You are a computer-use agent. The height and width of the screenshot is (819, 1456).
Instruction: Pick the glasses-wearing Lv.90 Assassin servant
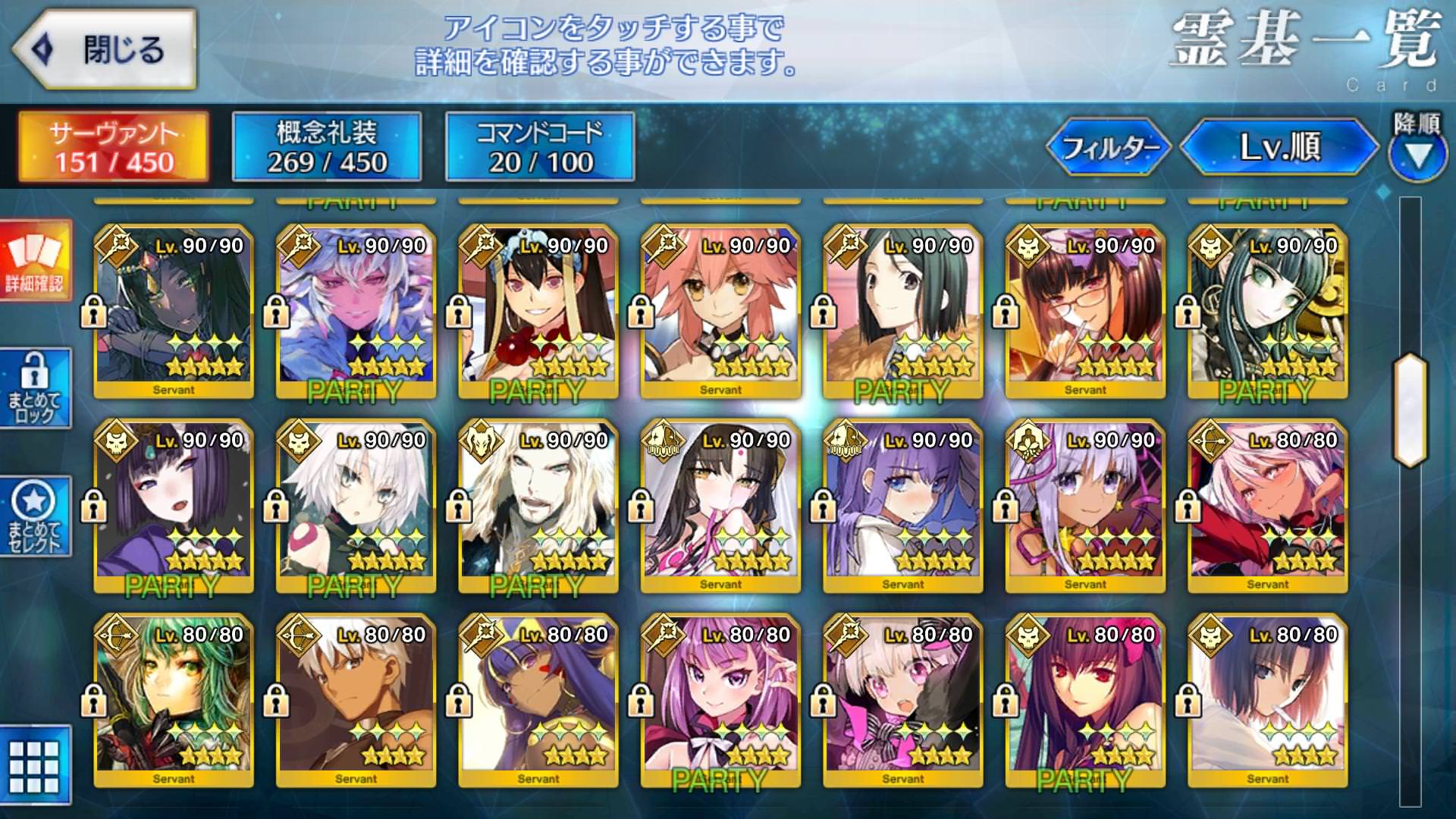[1085, 311]
